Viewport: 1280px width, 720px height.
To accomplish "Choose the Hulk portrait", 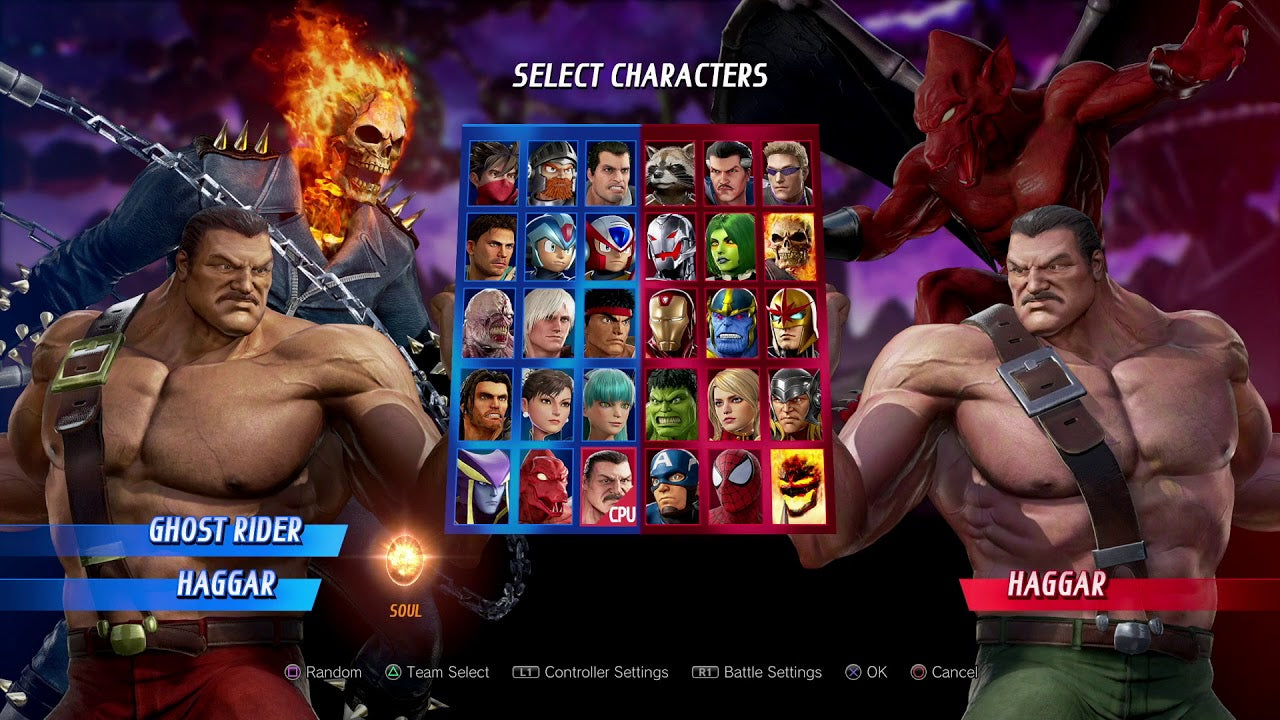I will tap(672, 403).
